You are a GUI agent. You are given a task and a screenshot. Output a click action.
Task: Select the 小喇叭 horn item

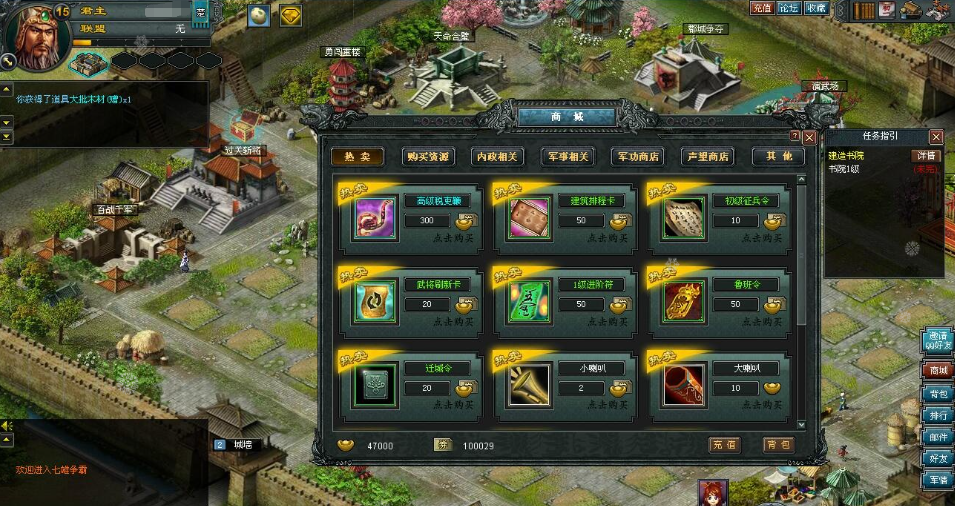pos(529,385)
